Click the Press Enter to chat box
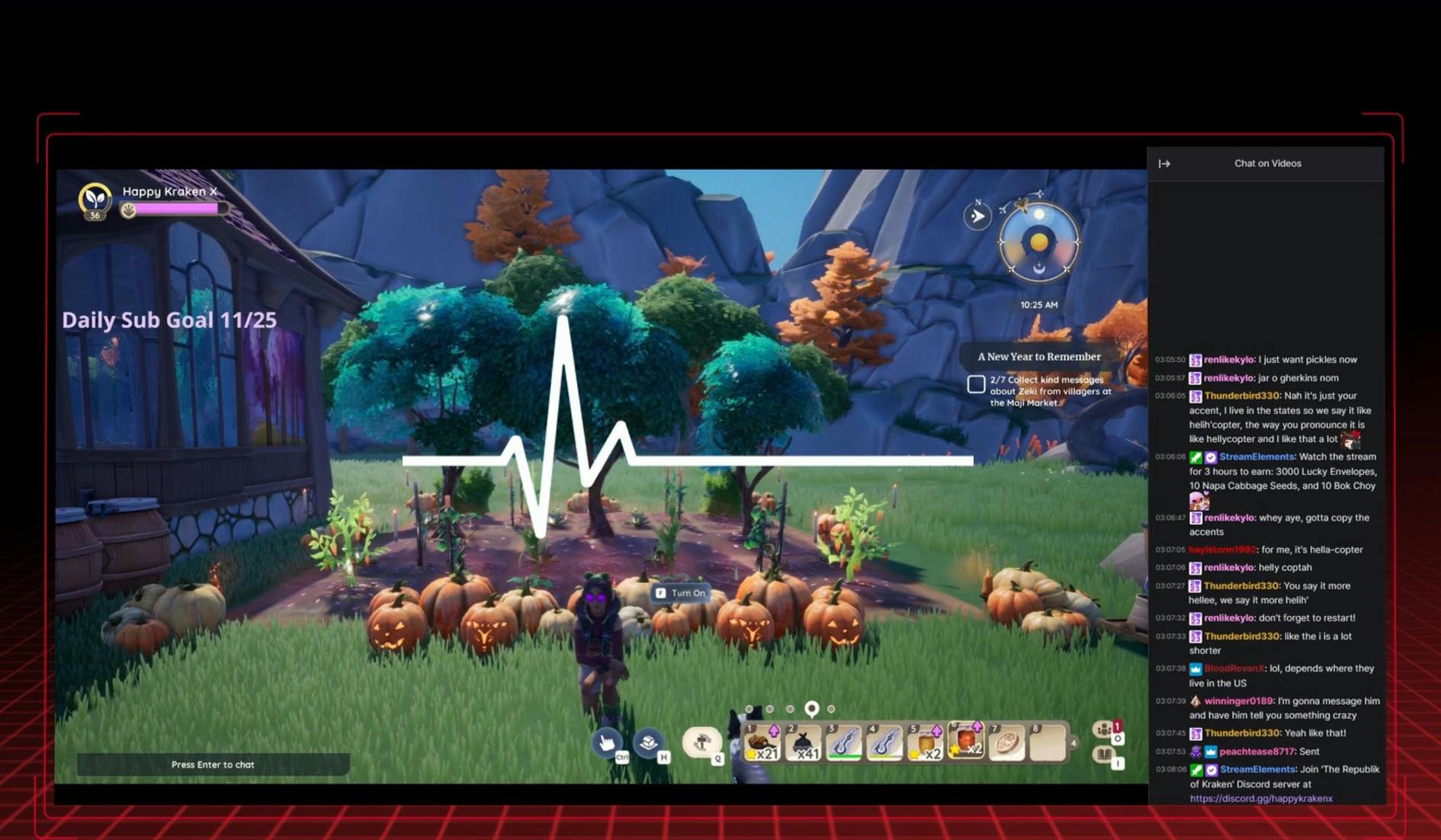 213,765
